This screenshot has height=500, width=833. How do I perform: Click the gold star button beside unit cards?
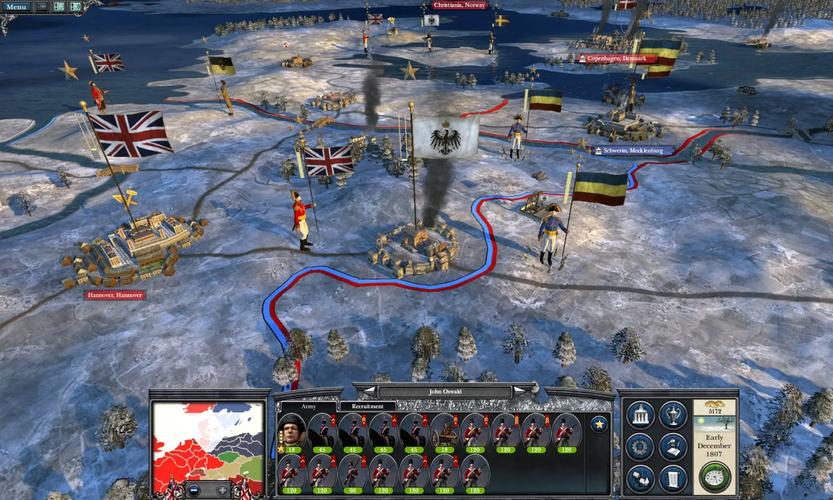tap(599, 424)
